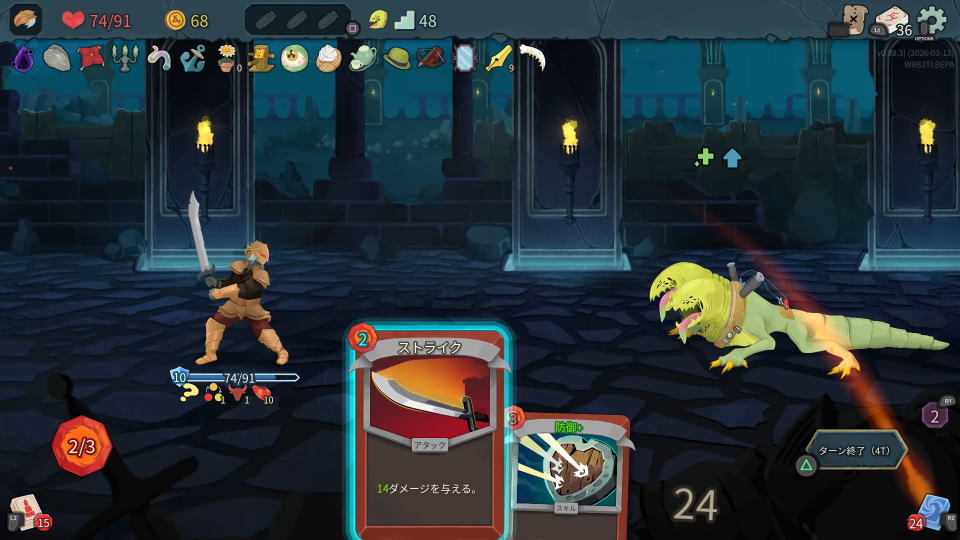
Task: Inspect the eyeball relic
Action: point(294,58)
